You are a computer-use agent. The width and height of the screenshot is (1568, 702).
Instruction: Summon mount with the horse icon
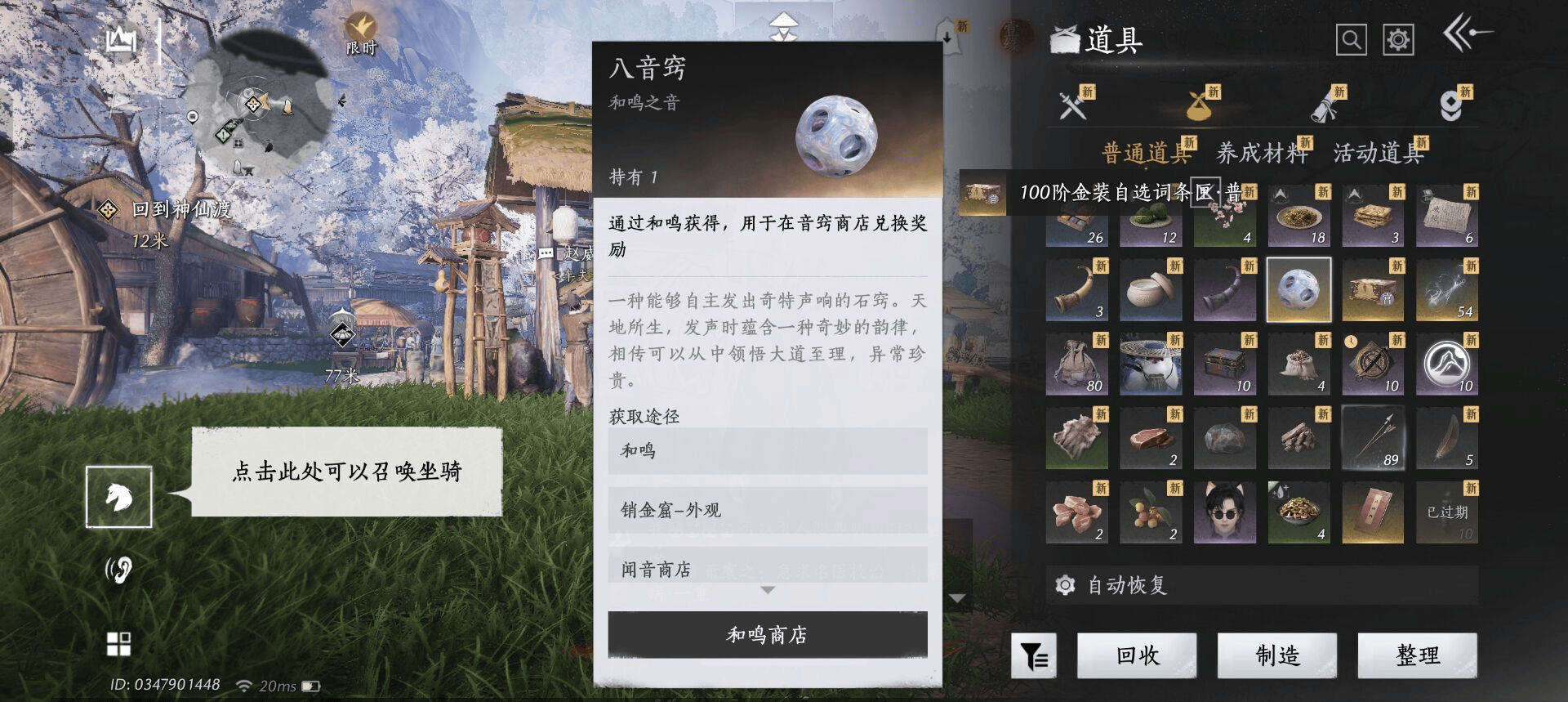(119, 497)
